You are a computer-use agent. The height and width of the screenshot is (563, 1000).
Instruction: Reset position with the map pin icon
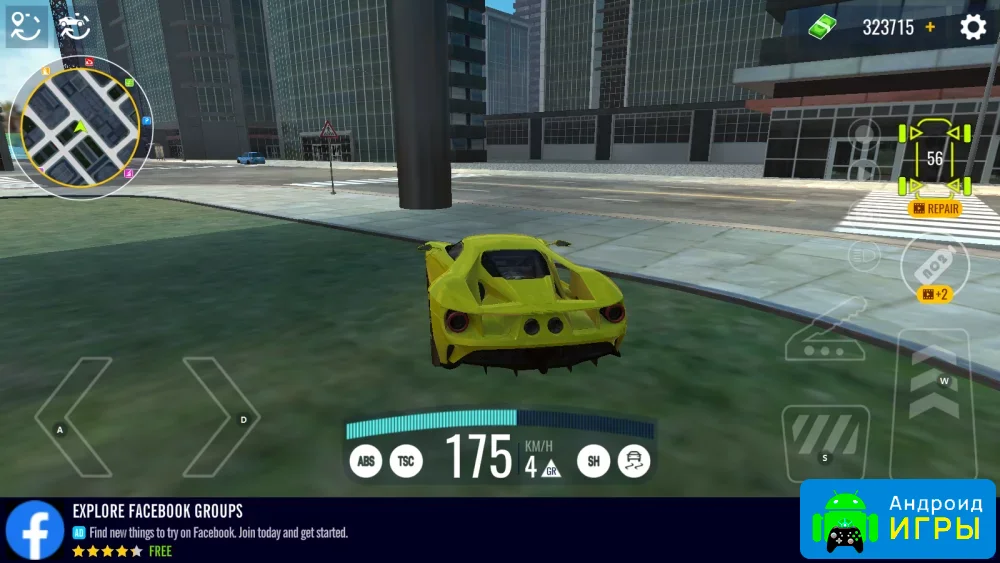click(27, 26)
